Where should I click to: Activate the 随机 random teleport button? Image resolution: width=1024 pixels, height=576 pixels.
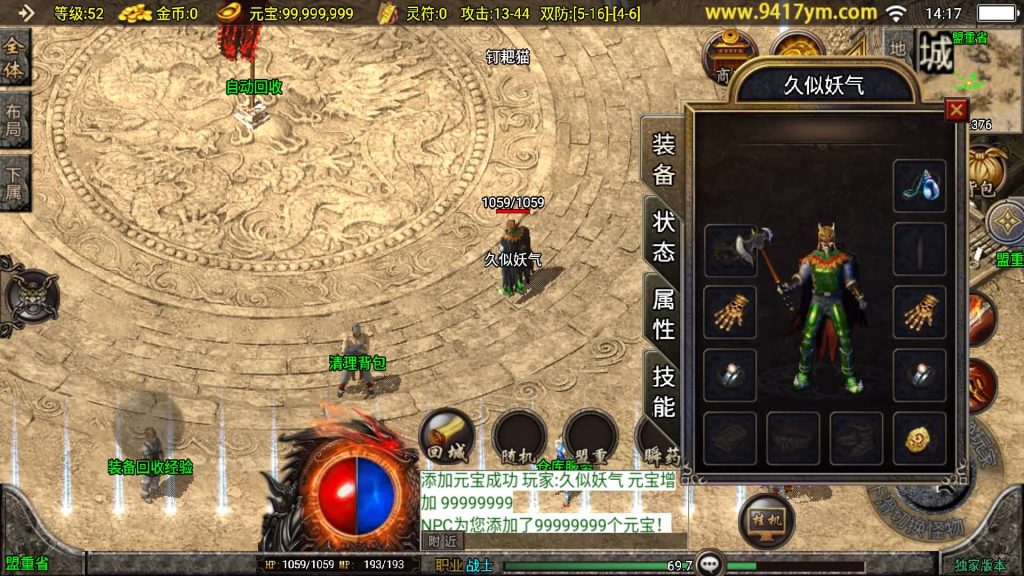[x=519, y=437]
